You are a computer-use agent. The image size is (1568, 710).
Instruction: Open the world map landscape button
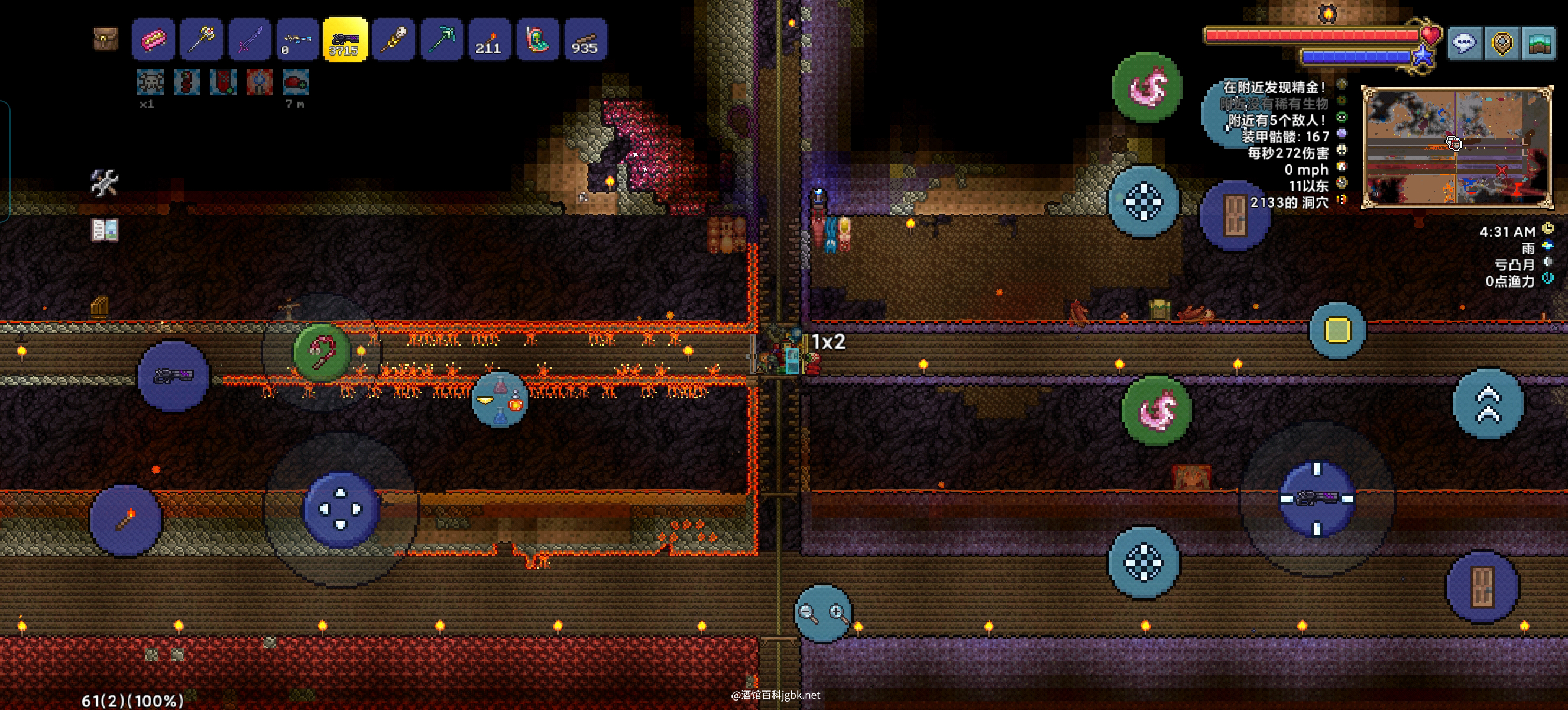(x=1540, y=43)
